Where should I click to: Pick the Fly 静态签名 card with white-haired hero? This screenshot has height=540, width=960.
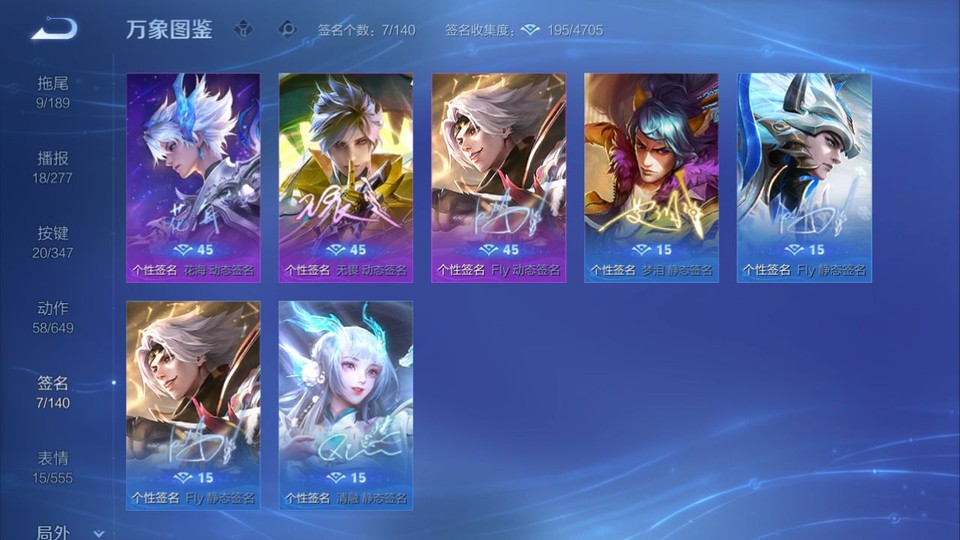[x=193, y=405]
